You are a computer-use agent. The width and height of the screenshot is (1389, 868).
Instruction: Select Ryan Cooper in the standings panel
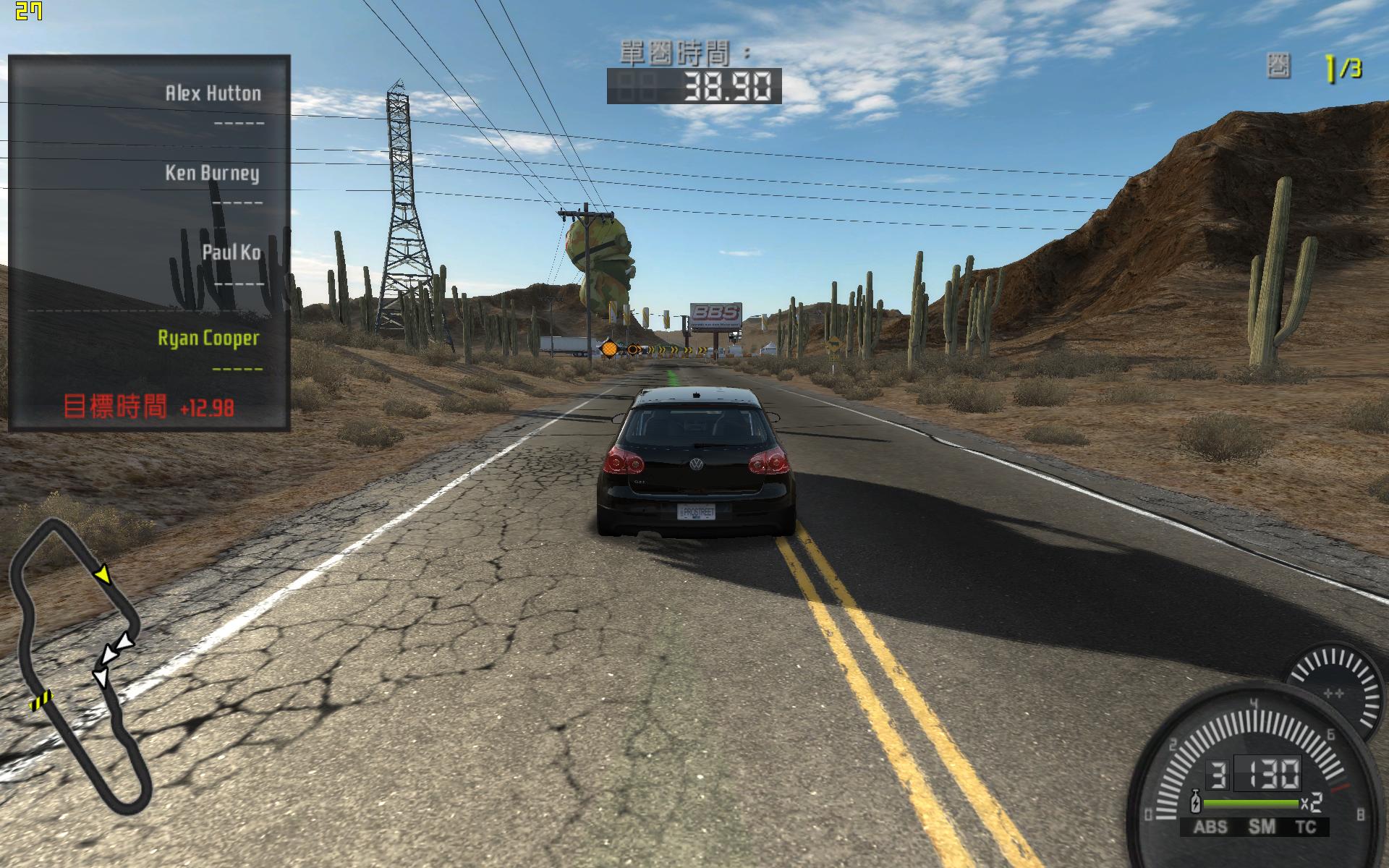point(210,337)
